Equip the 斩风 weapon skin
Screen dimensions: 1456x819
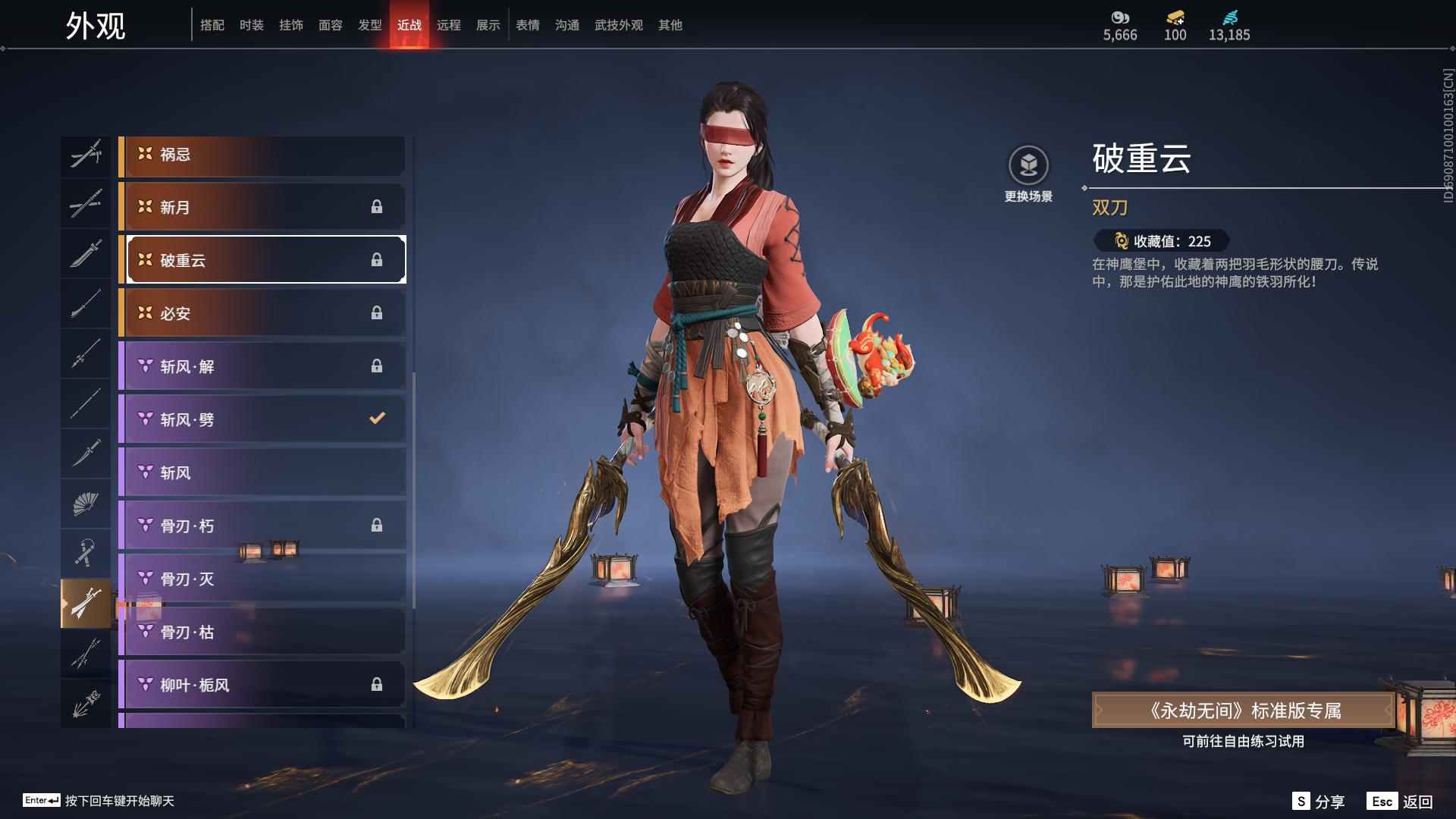coord(262,472)
